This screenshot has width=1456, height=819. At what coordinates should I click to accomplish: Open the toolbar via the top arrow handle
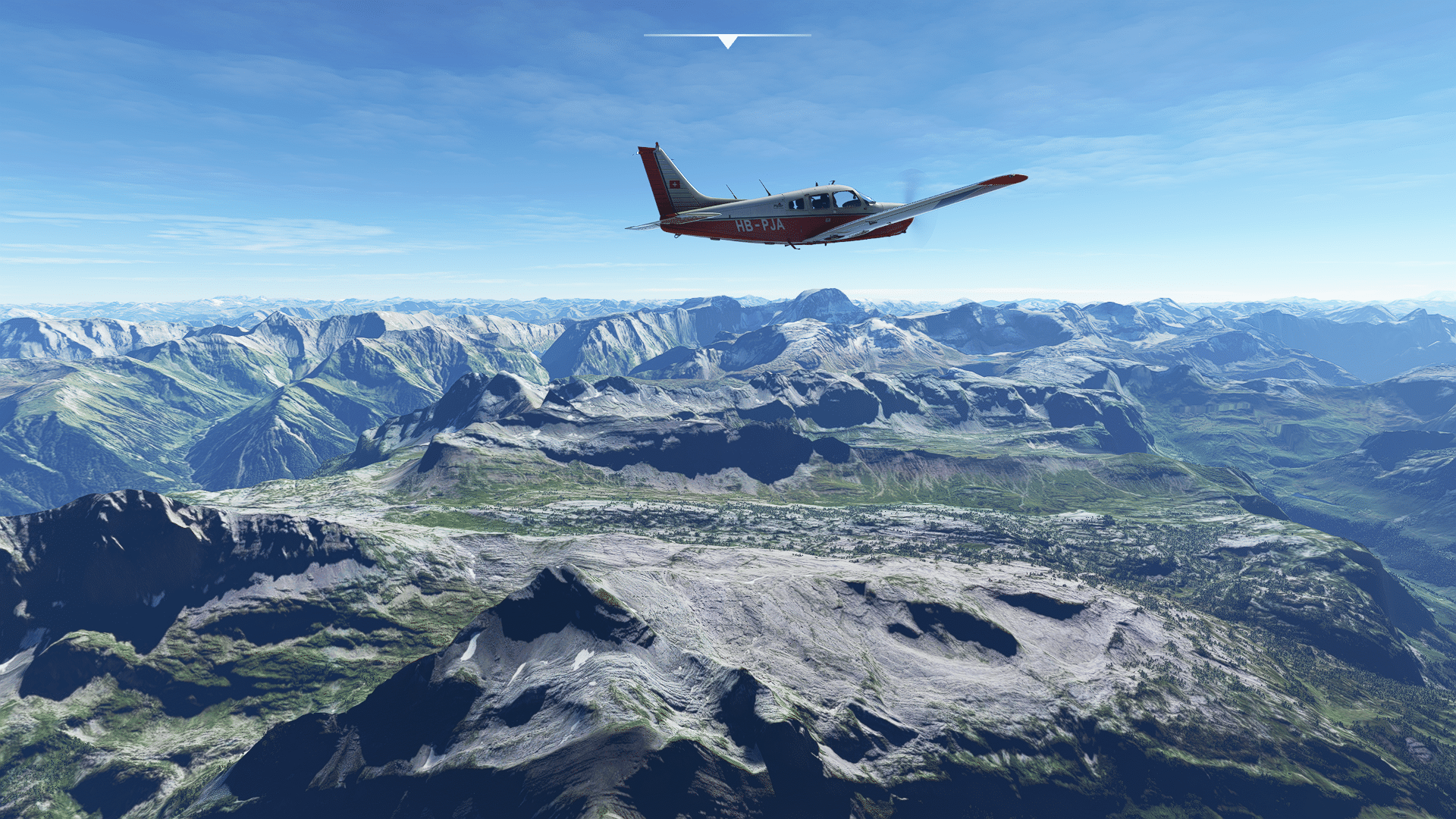(x=727, y=42)
